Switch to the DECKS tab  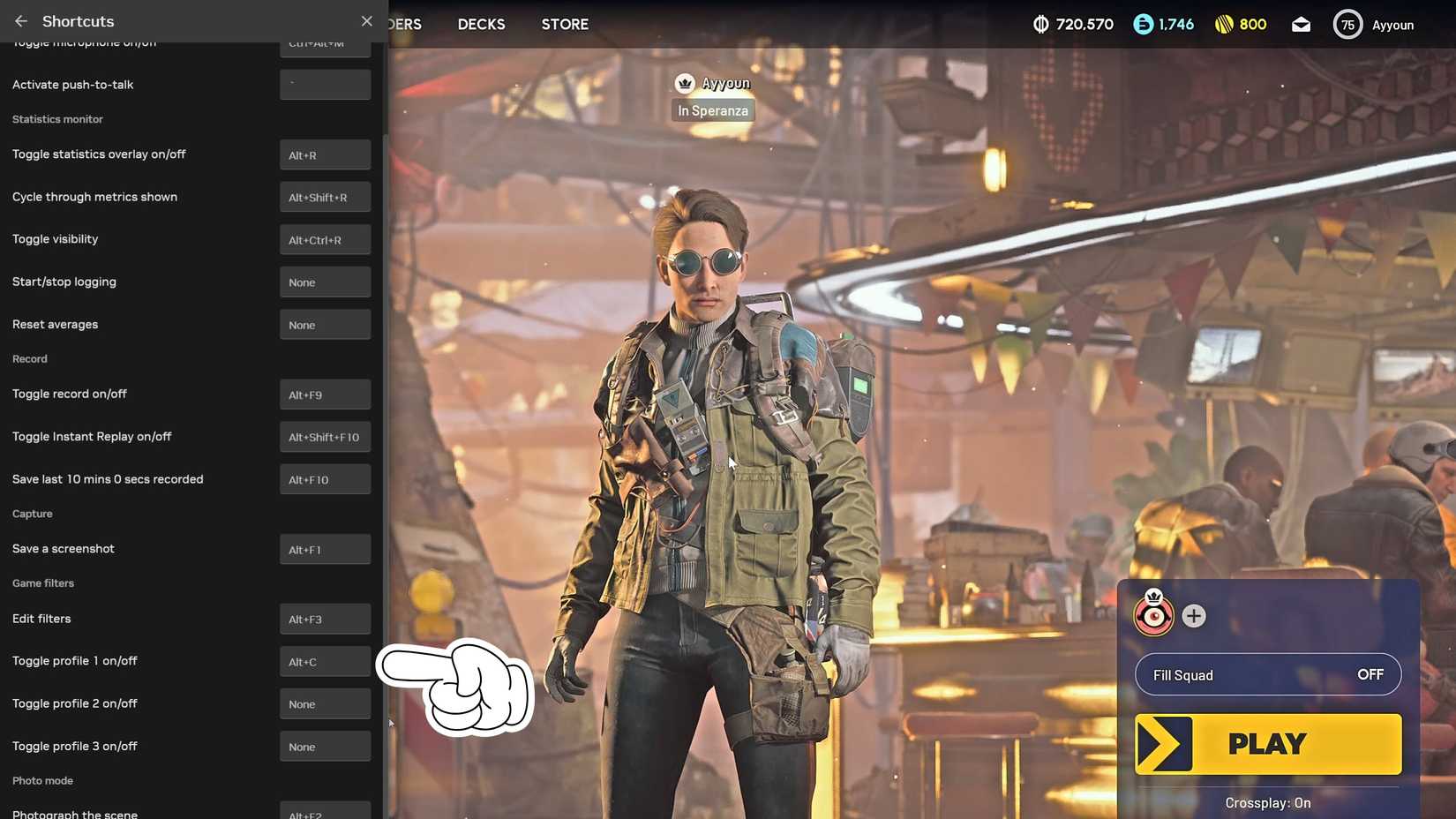(481, 24)
